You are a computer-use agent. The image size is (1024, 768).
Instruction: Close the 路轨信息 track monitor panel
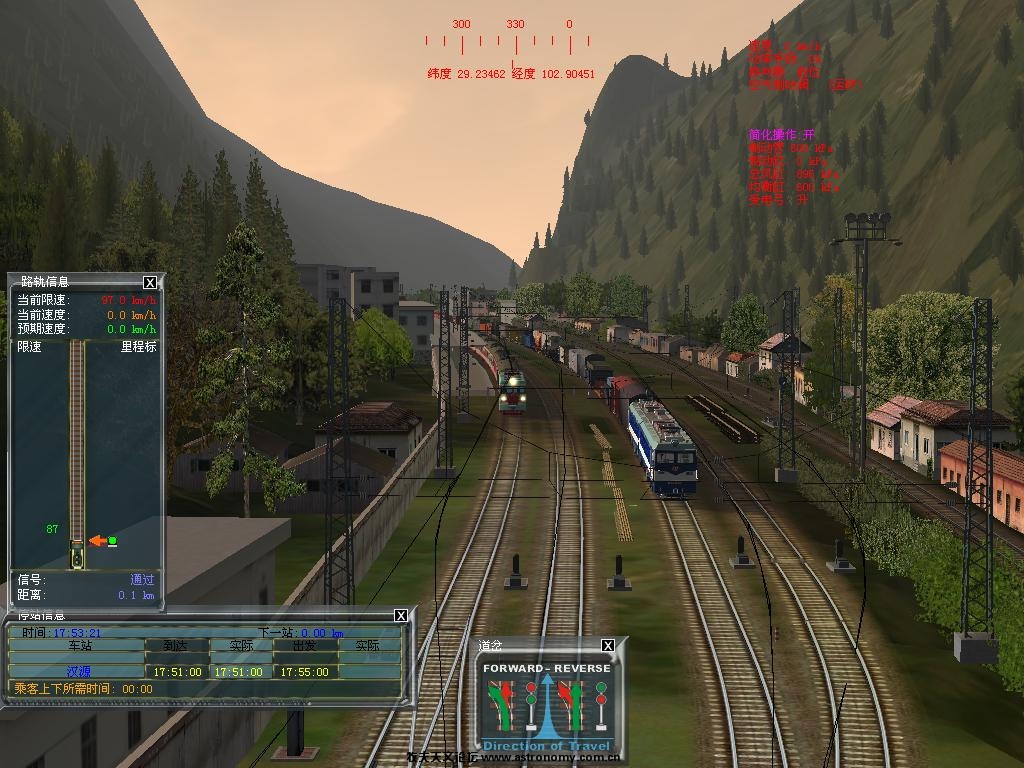coord(150,283)
